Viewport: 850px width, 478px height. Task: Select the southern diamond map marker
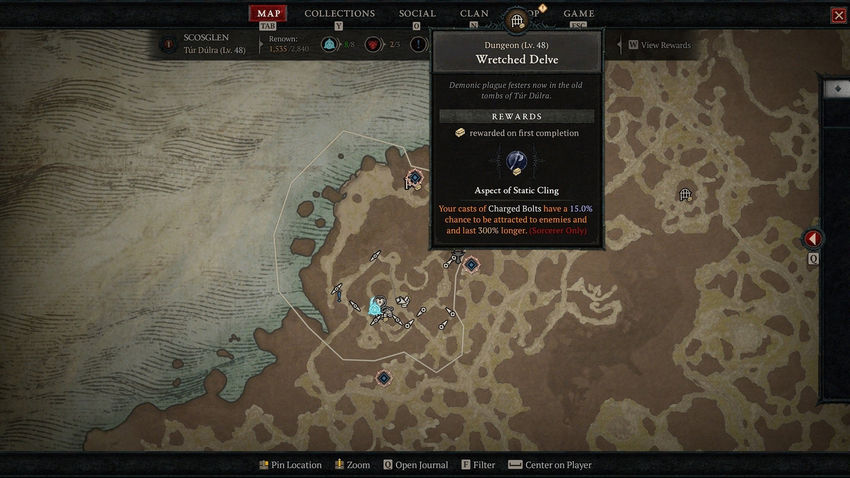(383, 377)
